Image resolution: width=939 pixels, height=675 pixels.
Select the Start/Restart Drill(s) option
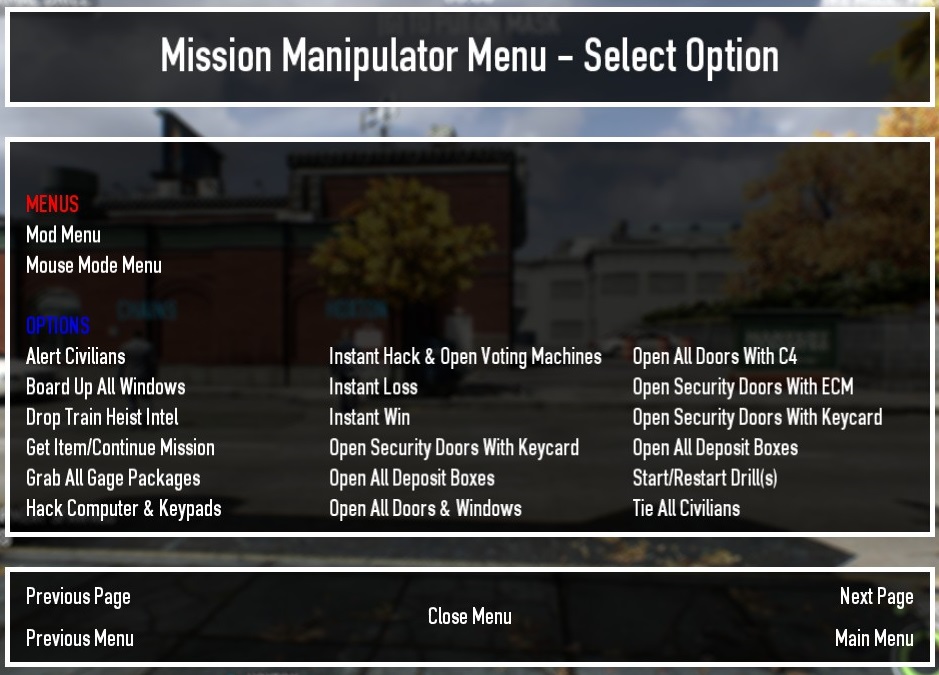(704, 478)
